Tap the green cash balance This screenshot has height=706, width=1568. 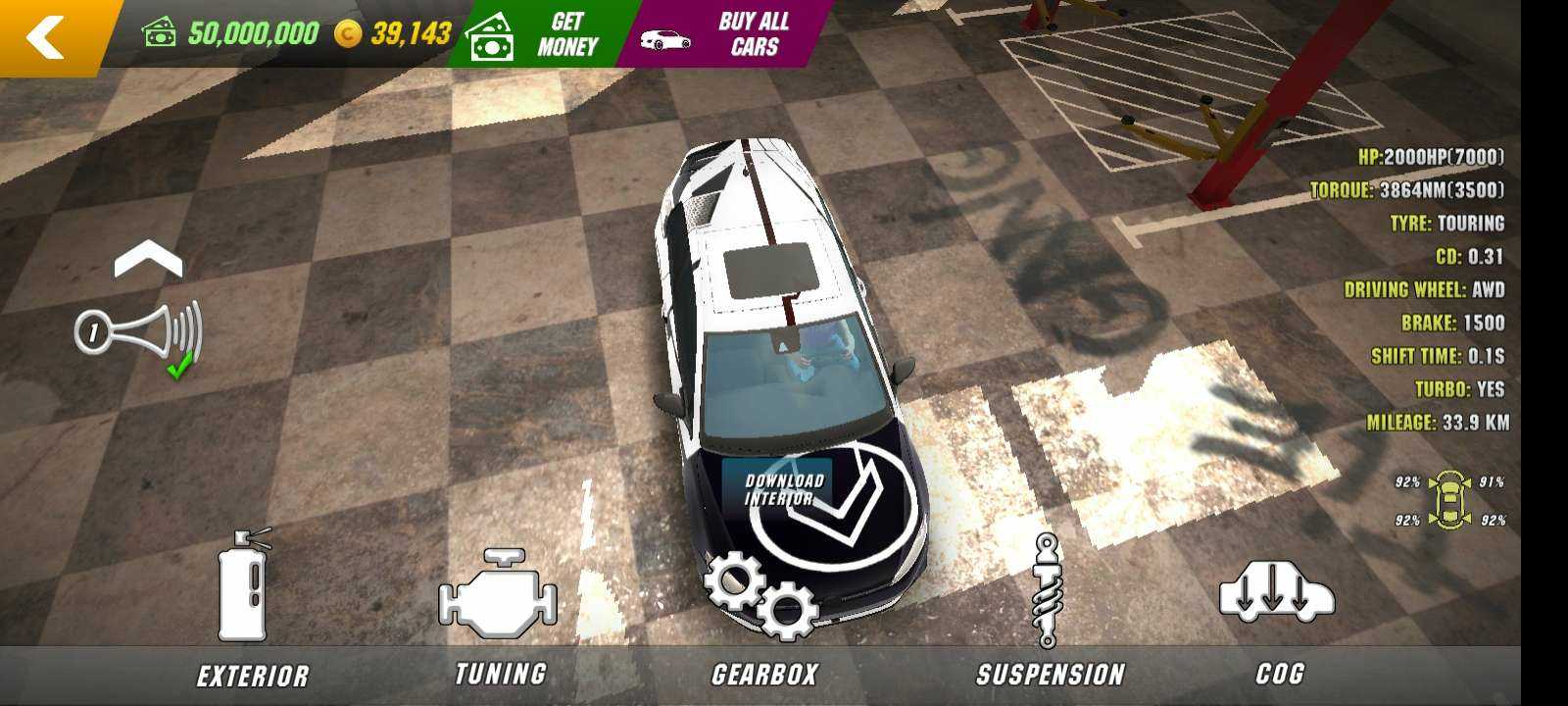(231, 34)
